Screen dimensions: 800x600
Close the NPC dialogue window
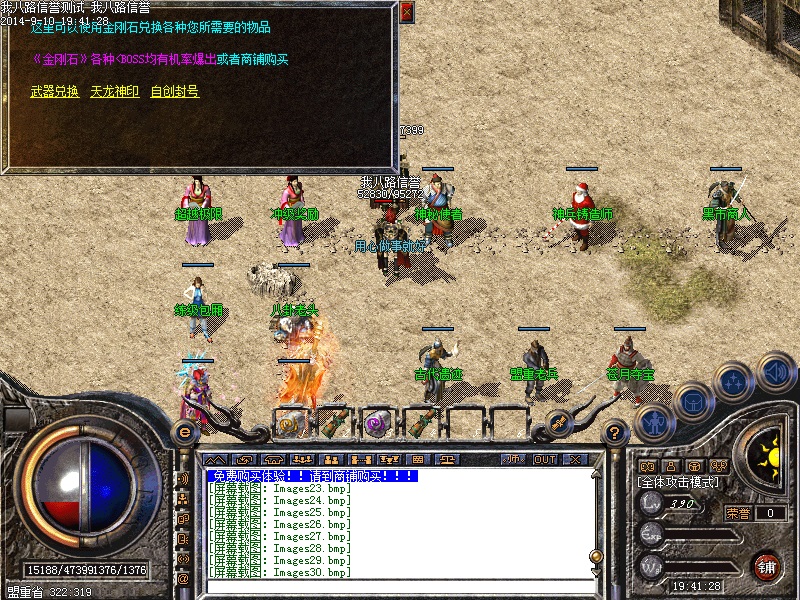[406, 12]
